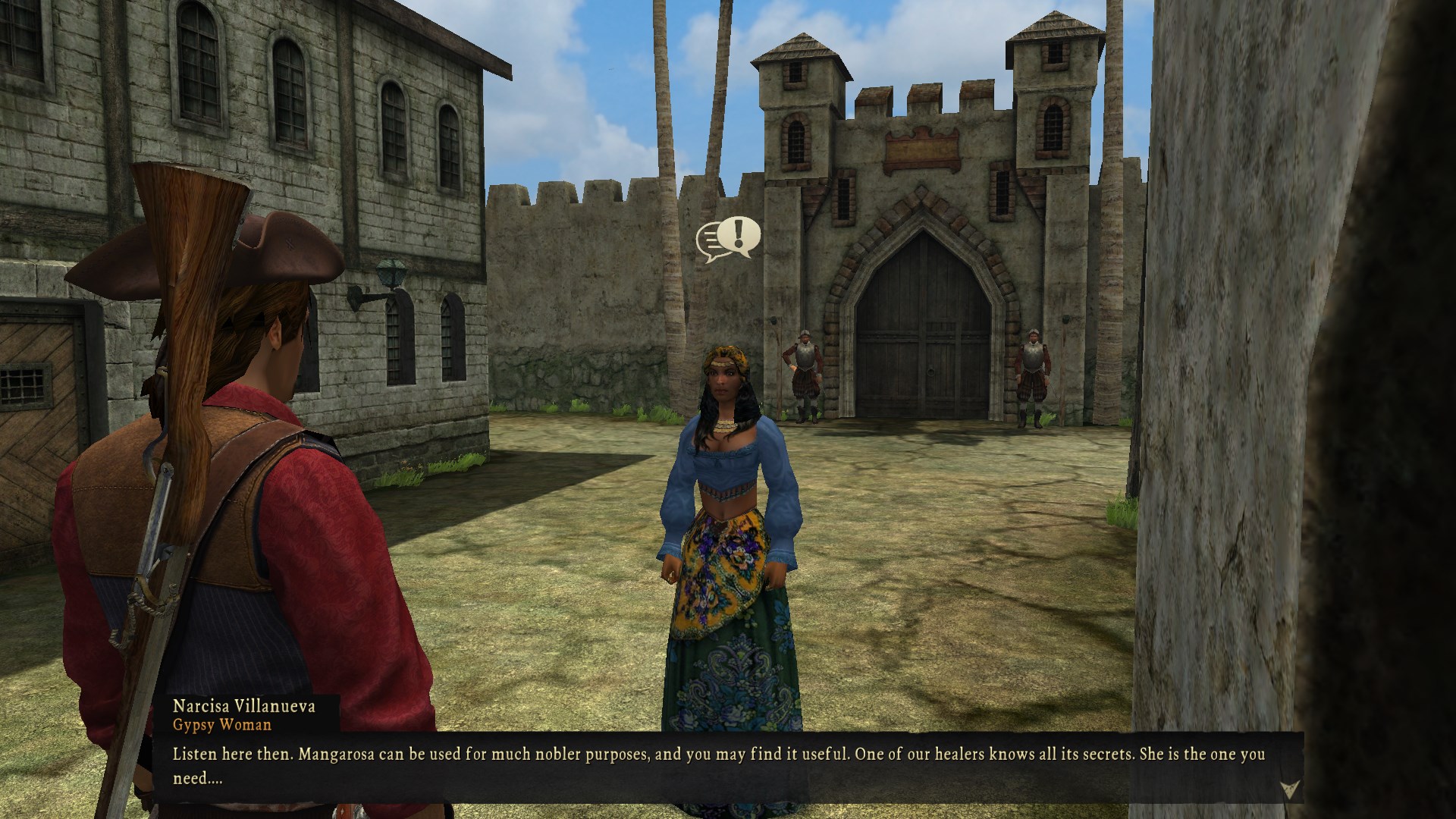Click the speech bubble quest marker
This screenshot has height=819, width=1456.
coord(729,239)
